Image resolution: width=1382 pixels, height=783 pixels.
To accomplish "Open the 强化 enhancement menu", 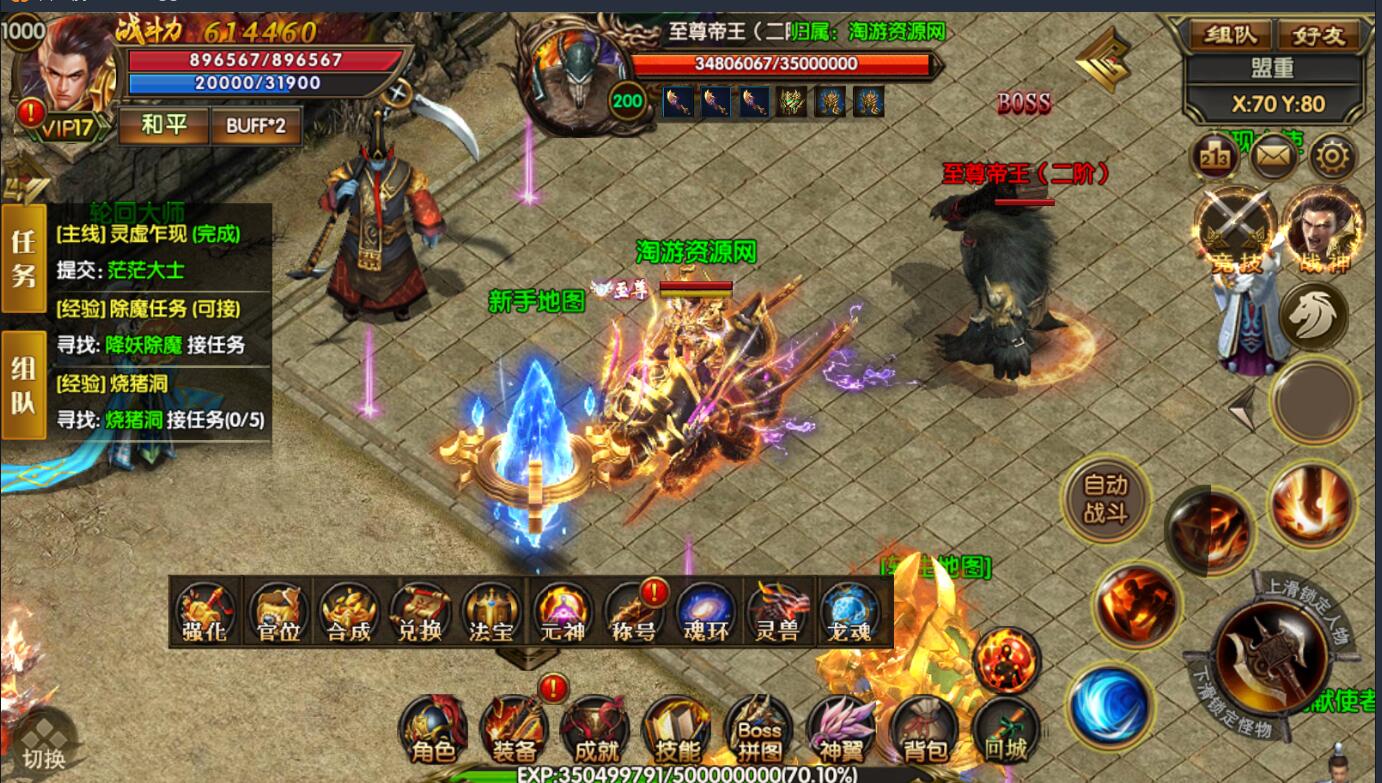I will coord(206,612).
